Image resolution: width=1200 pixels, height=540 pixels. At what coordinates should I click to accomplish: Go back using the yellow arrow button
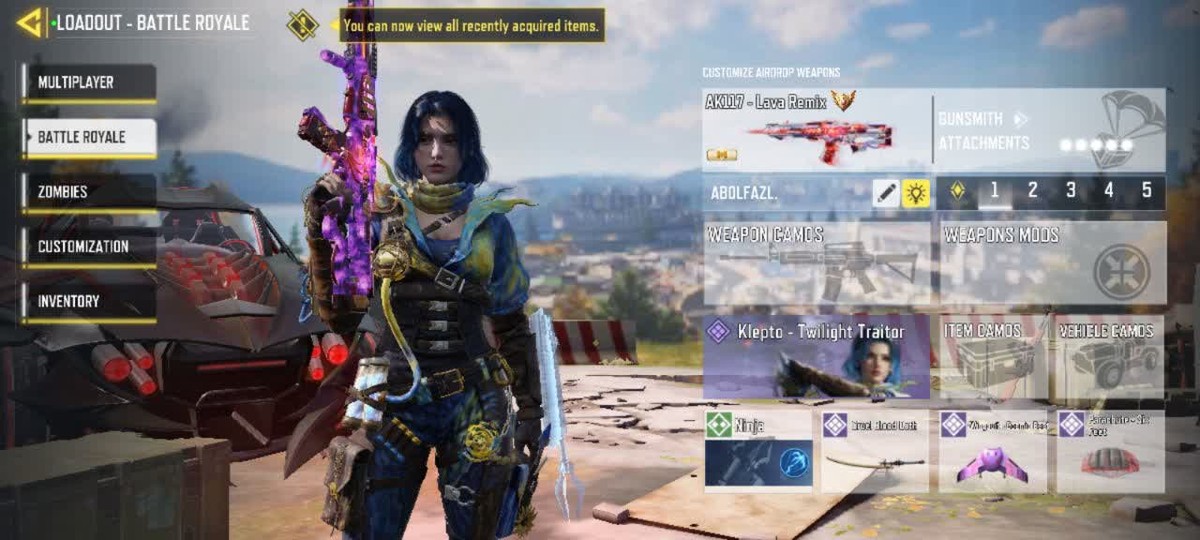pos(30,22)
